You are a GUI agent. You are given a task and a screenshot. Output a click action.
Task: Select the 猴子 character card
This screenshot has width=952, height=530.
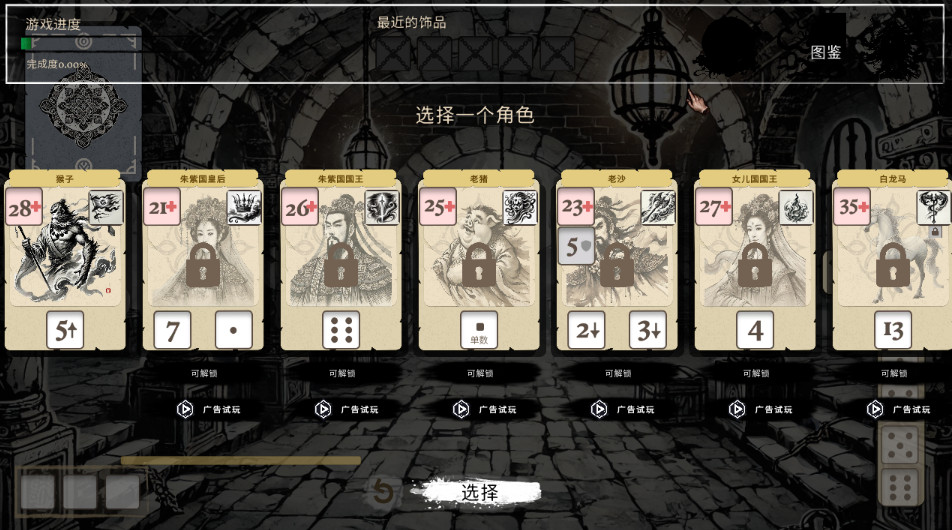66,262
